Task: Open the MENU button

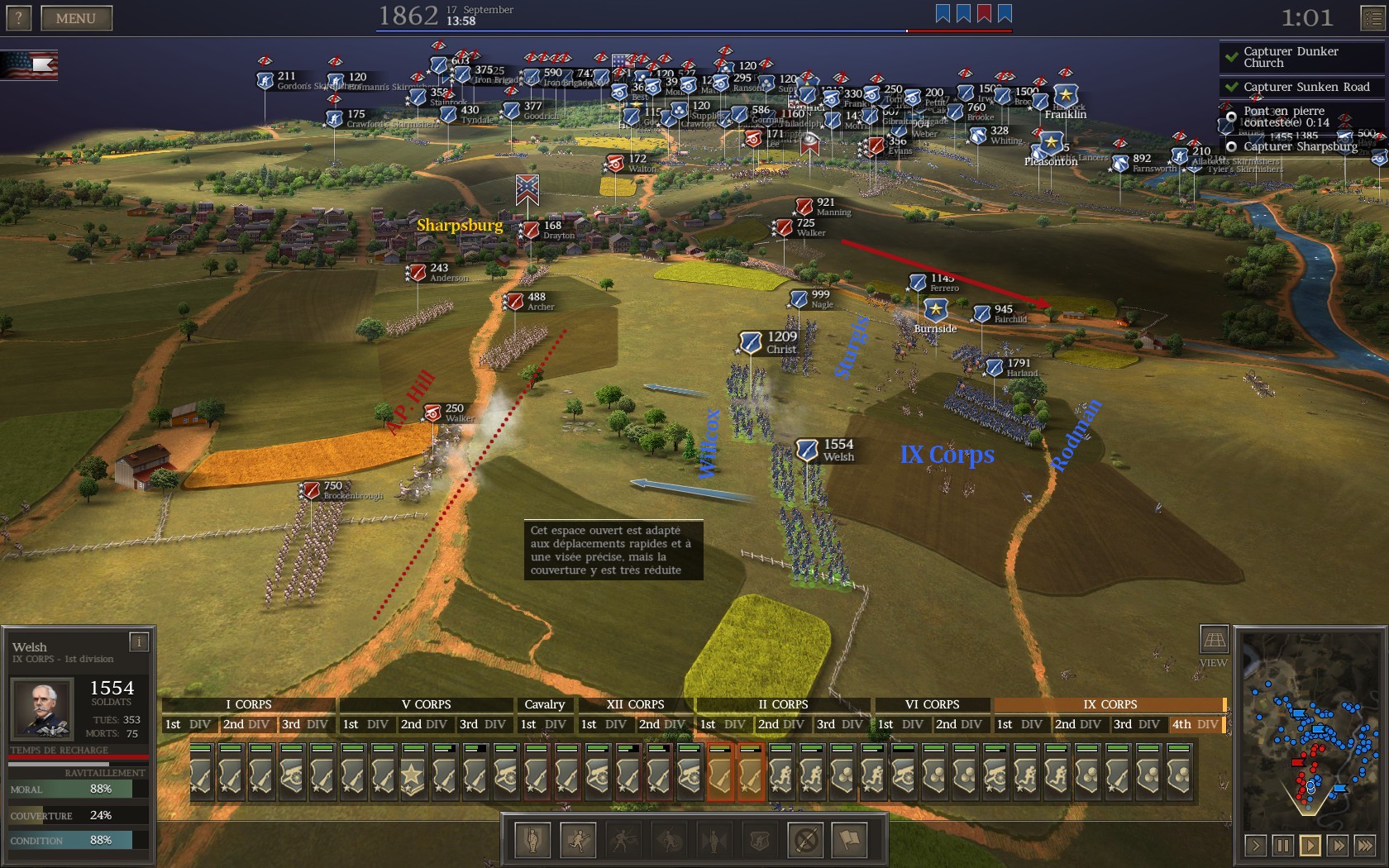Action: click(x=76, y=18)
